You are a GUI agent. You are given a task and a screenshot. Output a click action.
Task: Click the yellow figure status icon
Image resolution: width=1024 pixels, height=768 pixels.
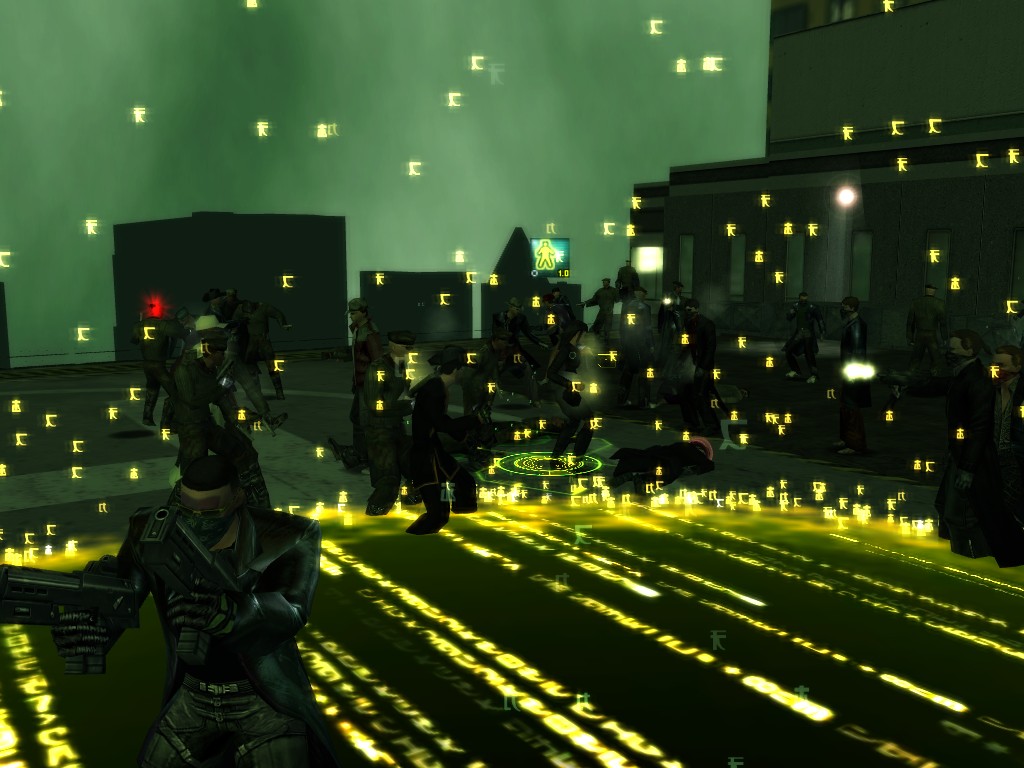tap(548, 256)
